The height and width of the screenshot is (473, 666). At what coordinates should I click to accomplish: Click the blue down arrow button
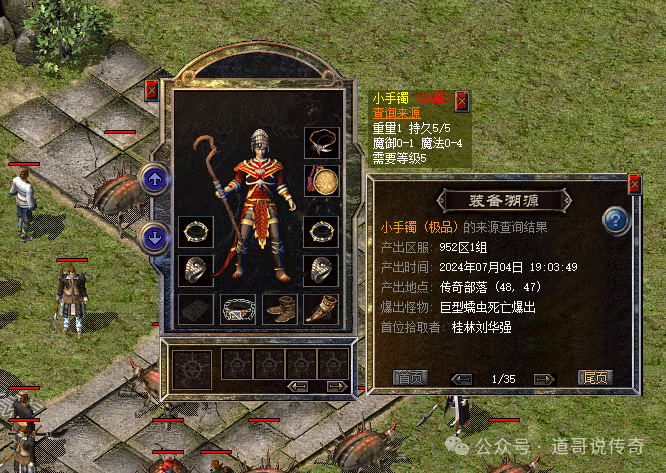click(155, 238)
